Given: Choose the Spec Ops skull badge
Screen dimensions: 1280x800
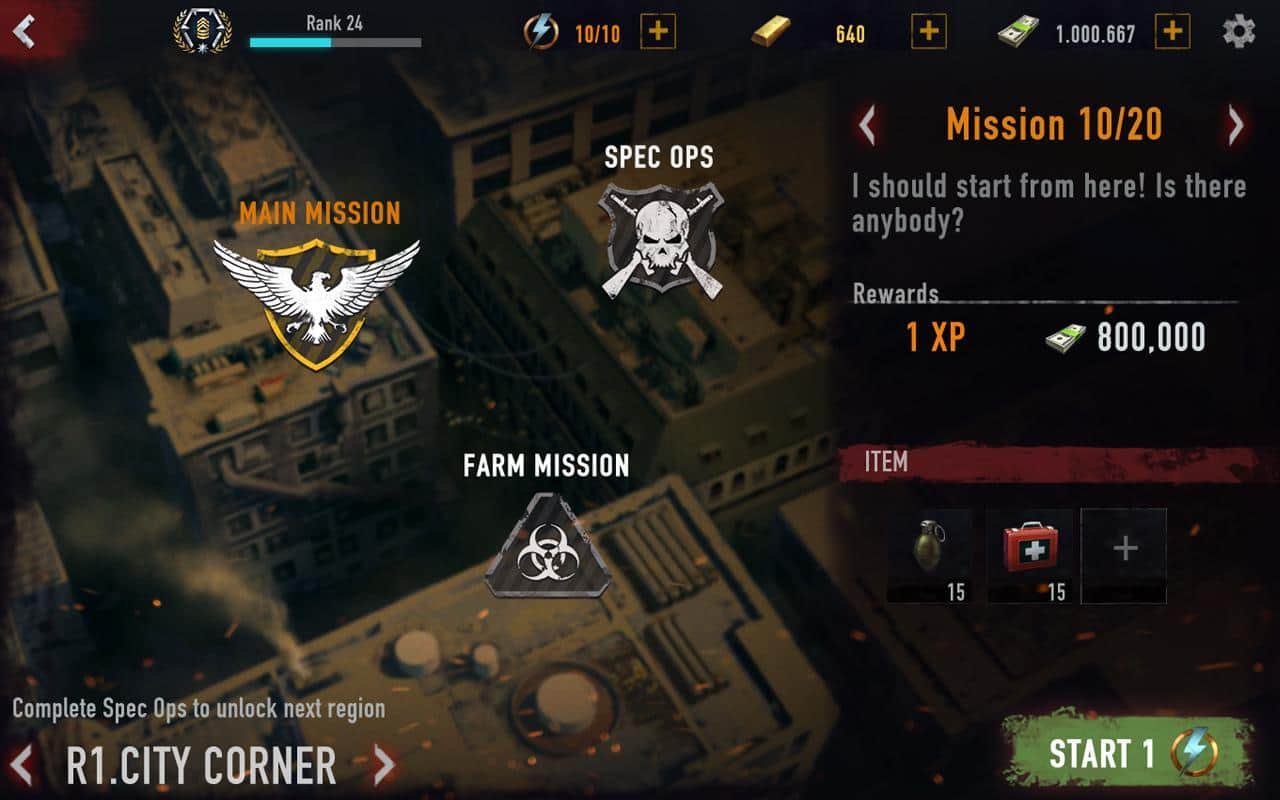Looking at the screenshot, I should pos(660,240).
